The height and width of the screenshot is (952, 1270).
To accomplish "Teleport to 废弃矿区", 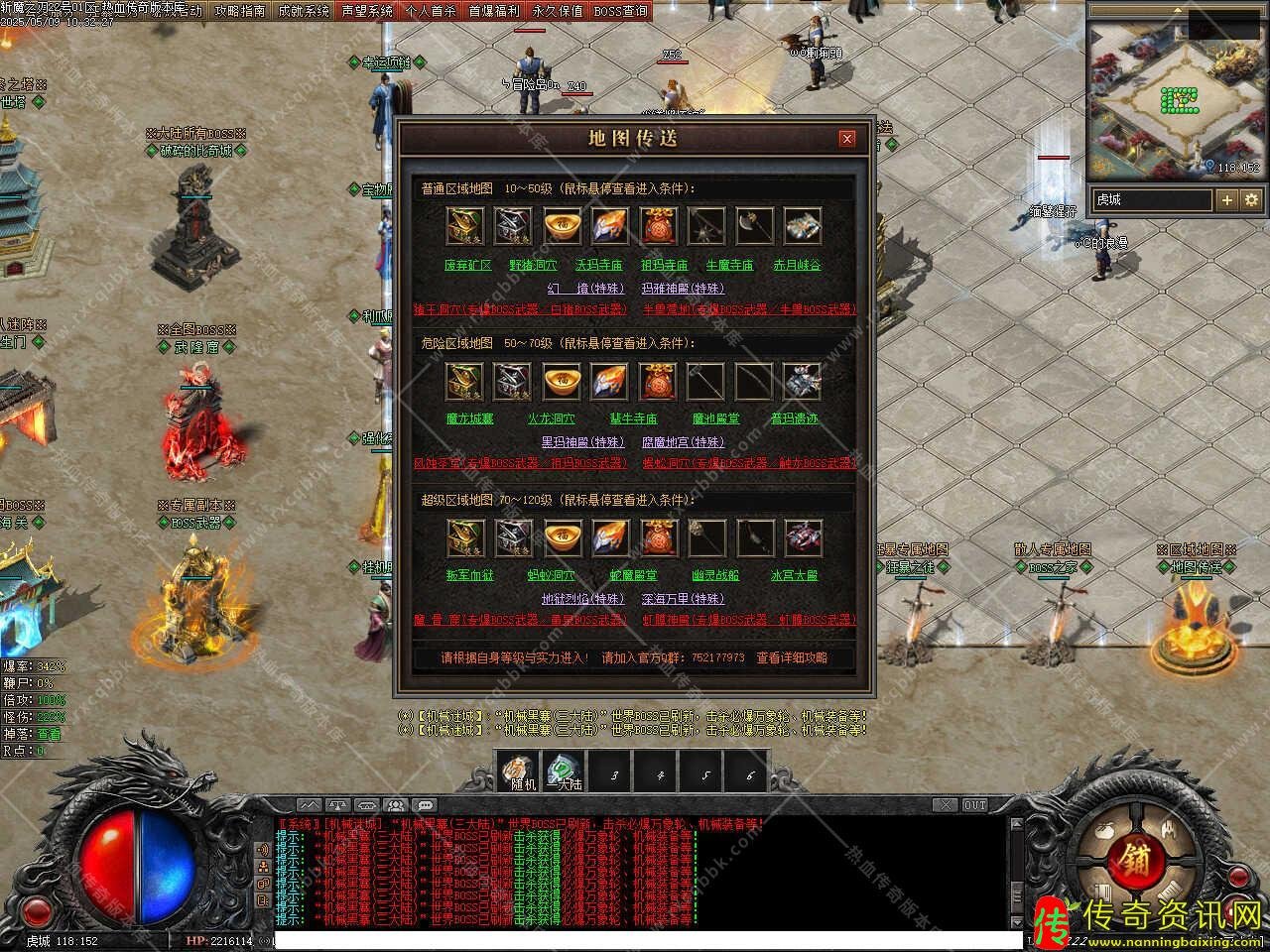I will click(x=468, y=266).
